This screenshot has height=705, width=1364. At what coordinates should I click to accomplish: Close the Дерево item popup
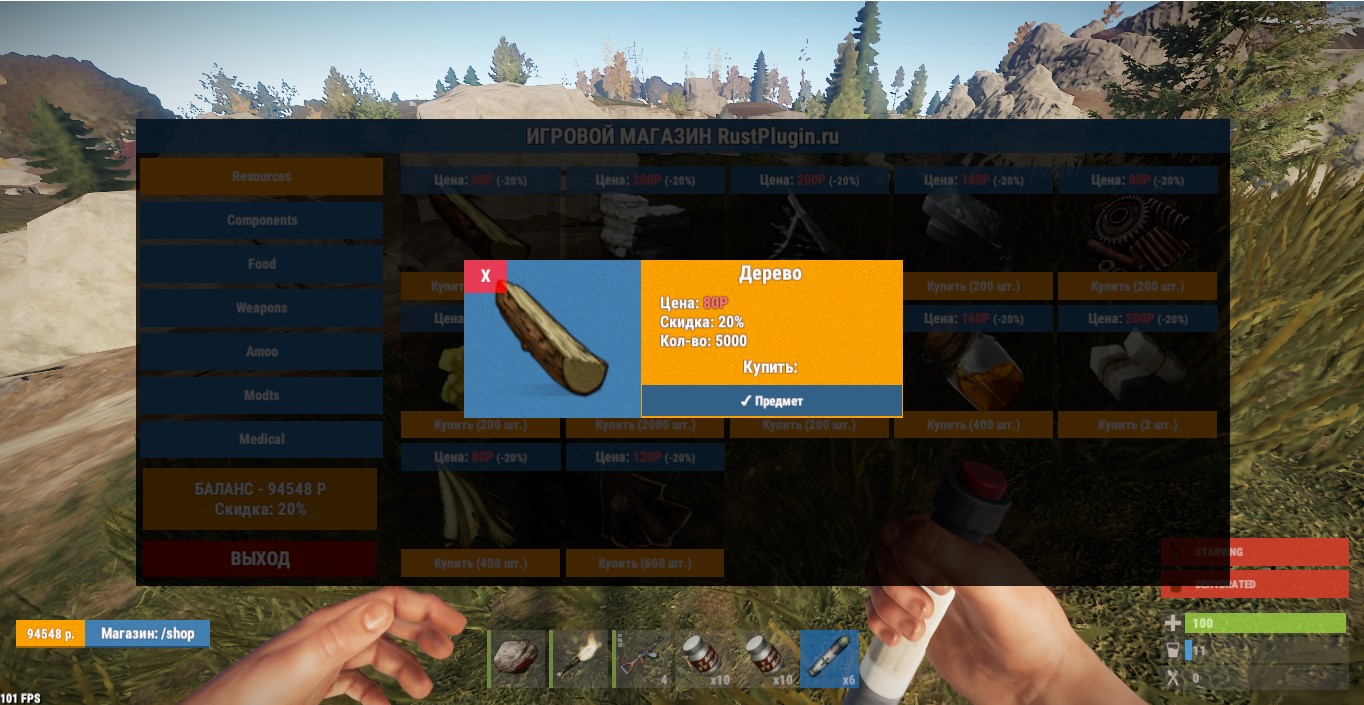(x=485, y=276)
